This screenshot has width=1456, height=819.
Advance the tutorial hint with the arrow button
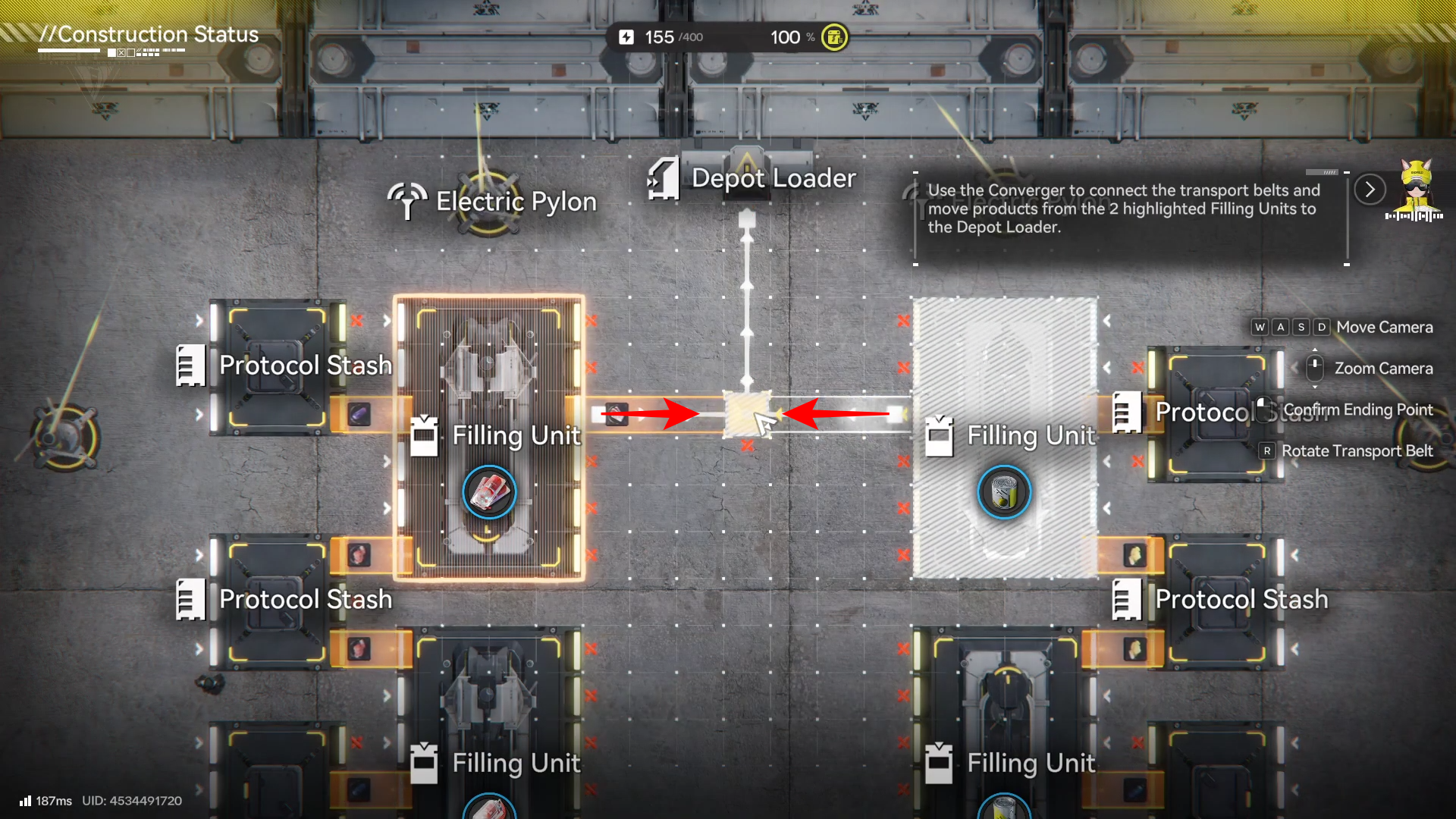pos(1370,190)
